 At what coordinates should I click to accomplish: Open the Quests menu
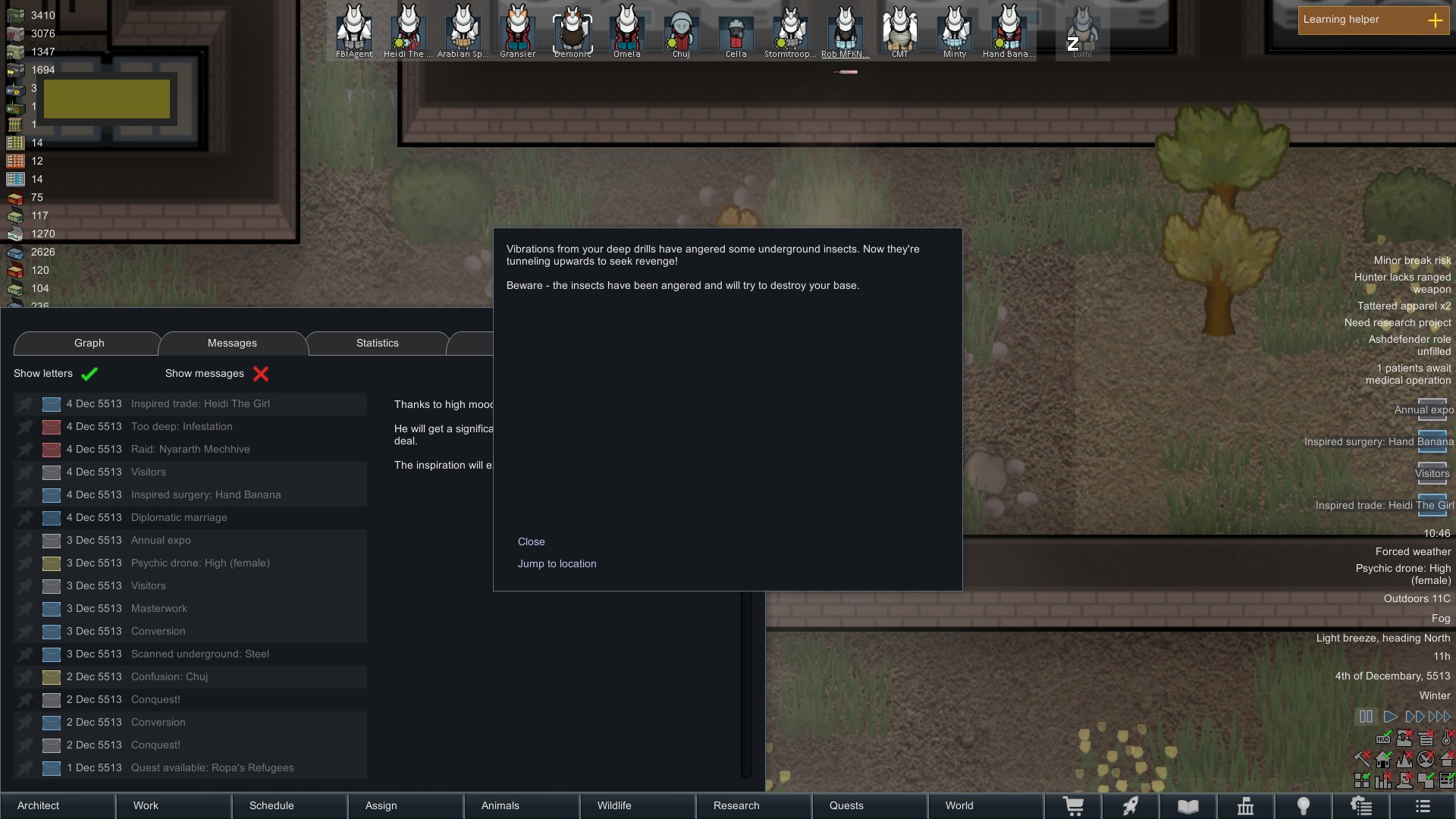pos(846,805)
